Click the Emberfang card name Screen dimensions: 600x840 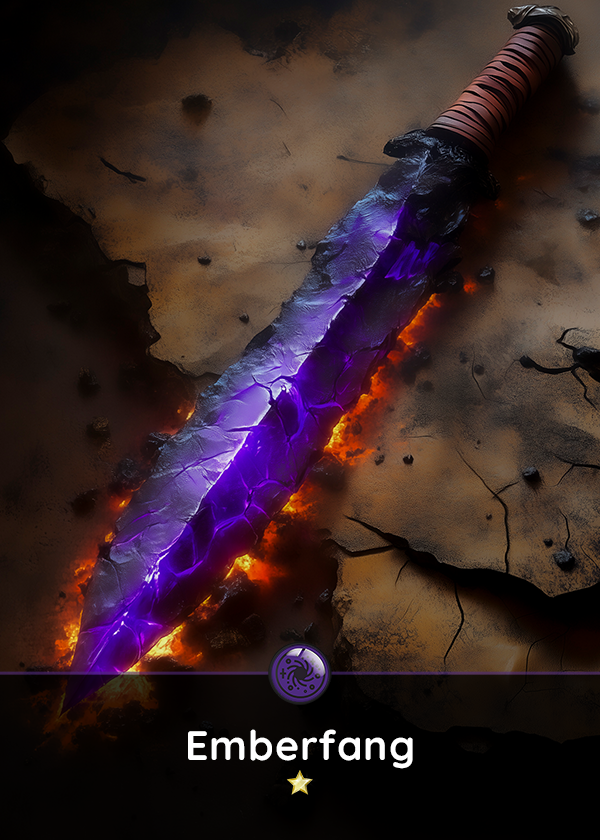point(300,747)
